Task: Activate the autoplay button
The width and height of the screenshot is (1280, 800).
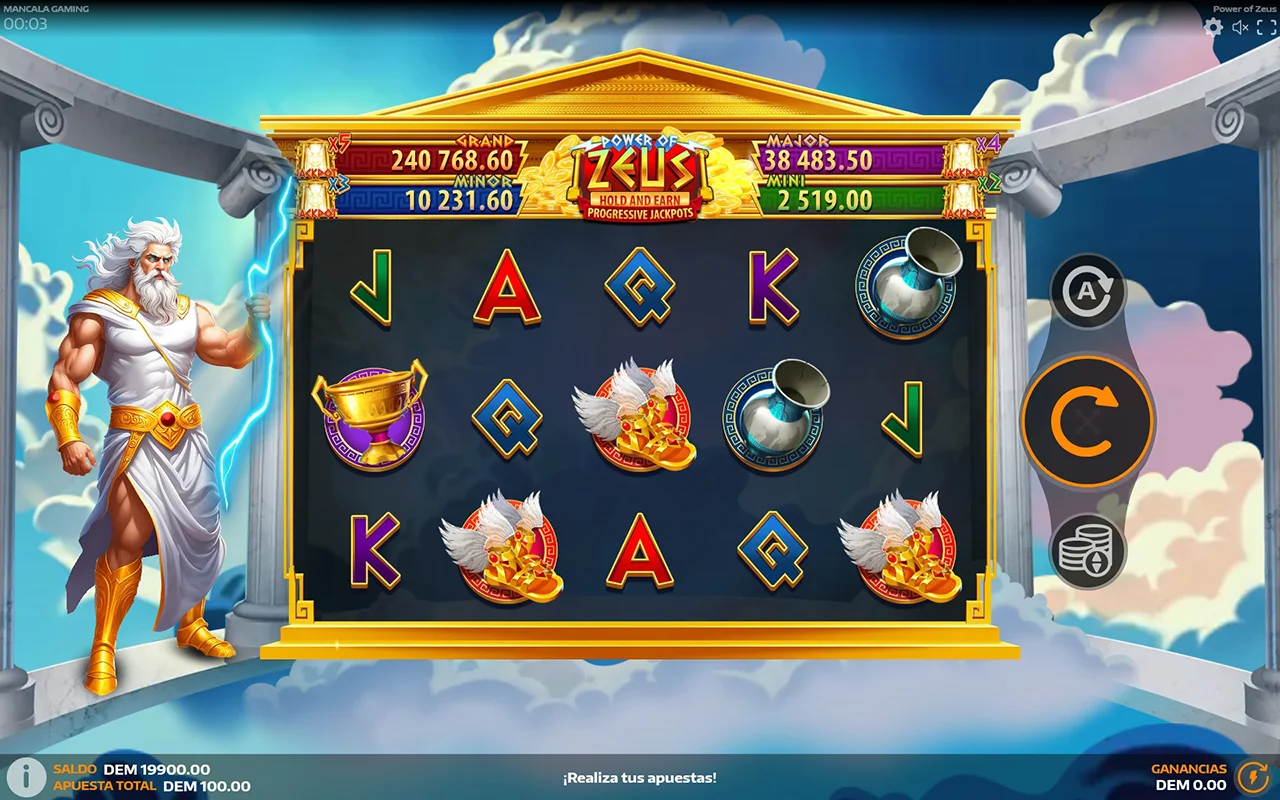Action: point(1087,291)
